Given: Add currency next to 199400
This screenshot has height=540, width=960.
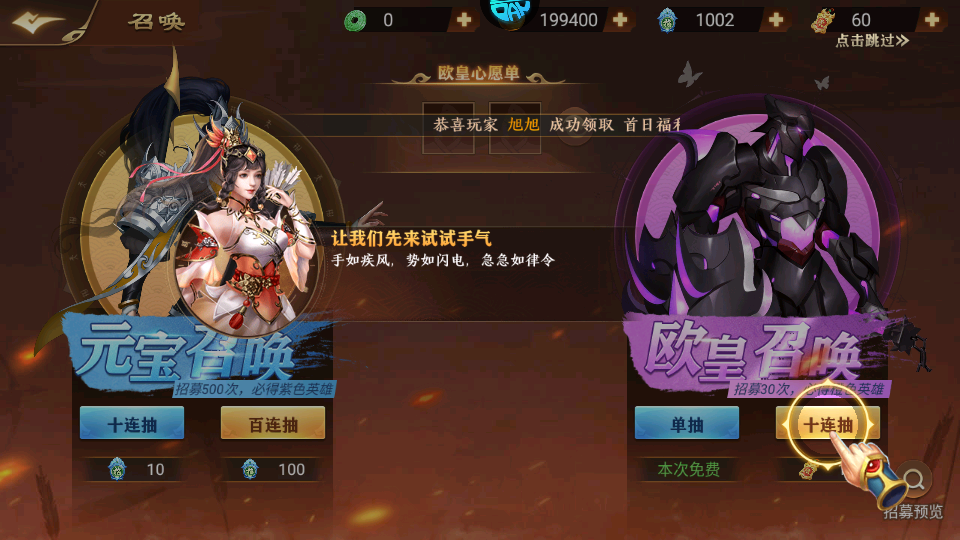Looking at the screenshot, I should point(620,20).
